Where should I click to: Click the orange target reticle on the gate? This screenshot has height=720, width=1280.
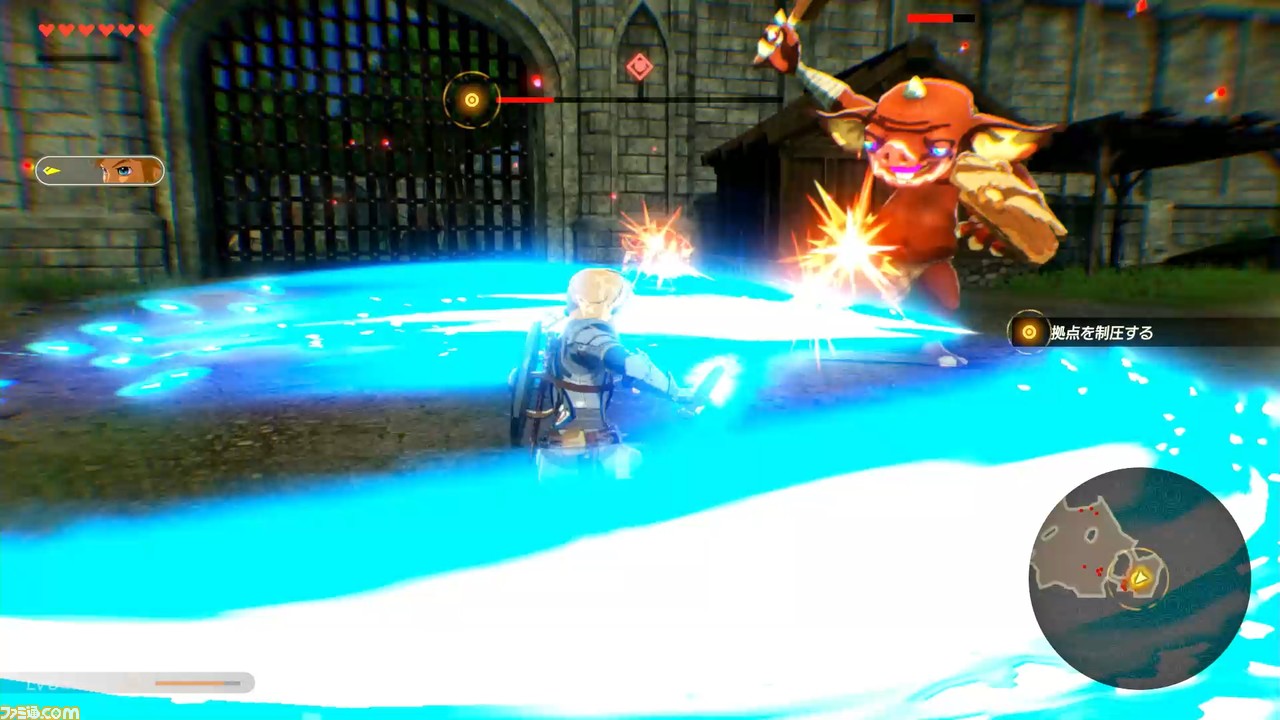(x=471, y=99)
